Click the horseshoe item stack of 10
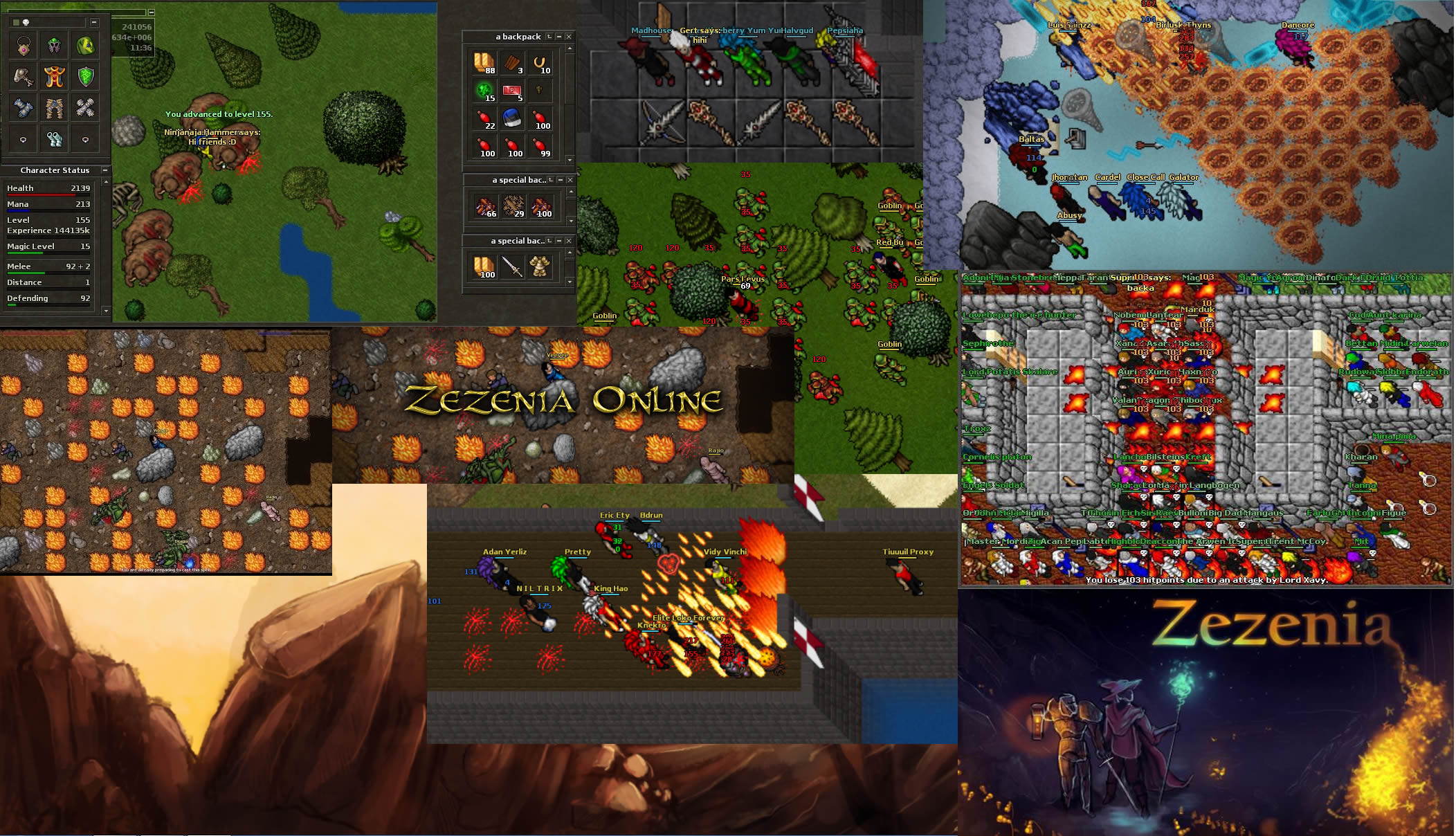 click(x=540, y=63)
